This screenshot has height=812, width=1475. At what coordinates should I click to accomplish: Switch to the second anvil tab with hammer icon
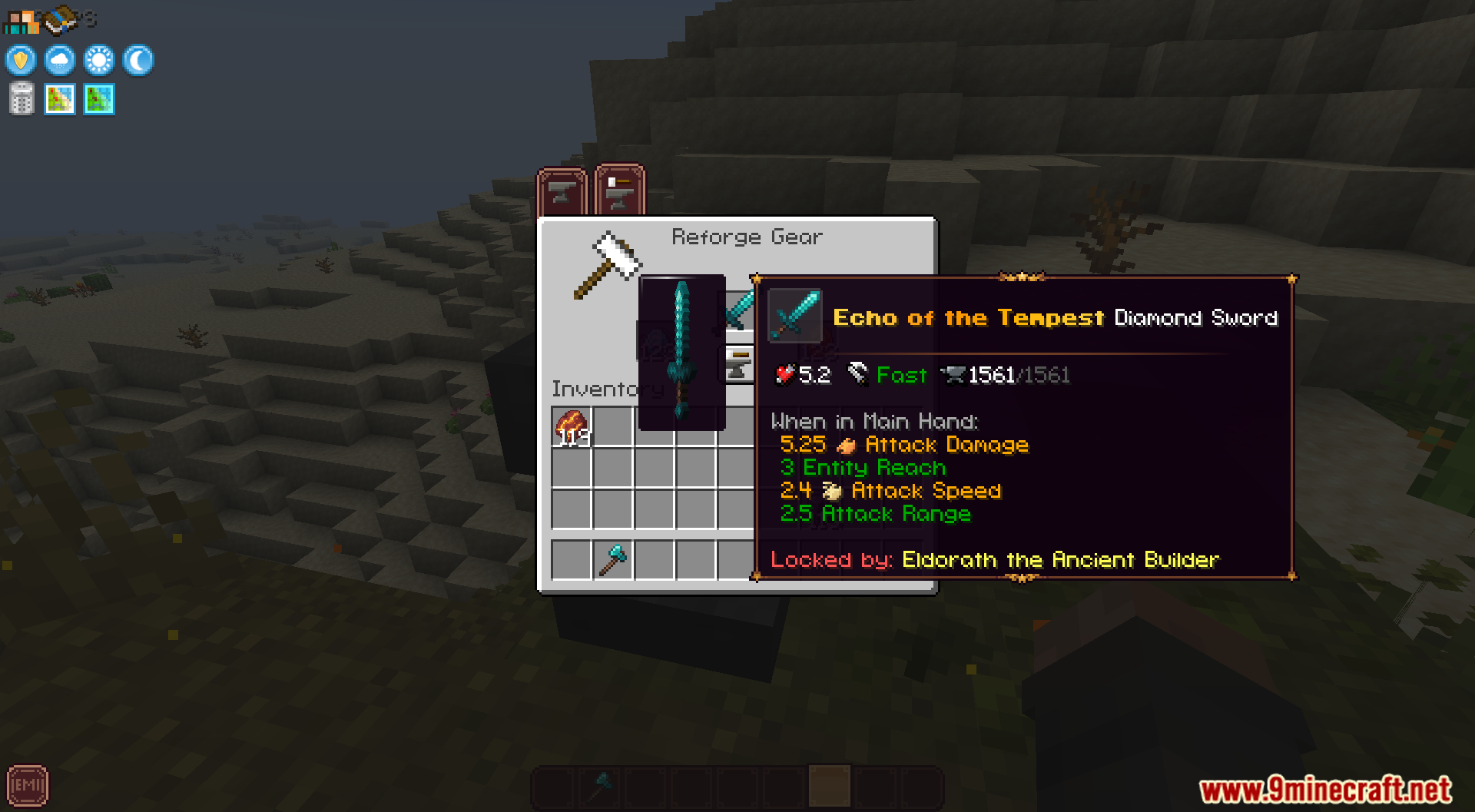(x=618, y=191)
